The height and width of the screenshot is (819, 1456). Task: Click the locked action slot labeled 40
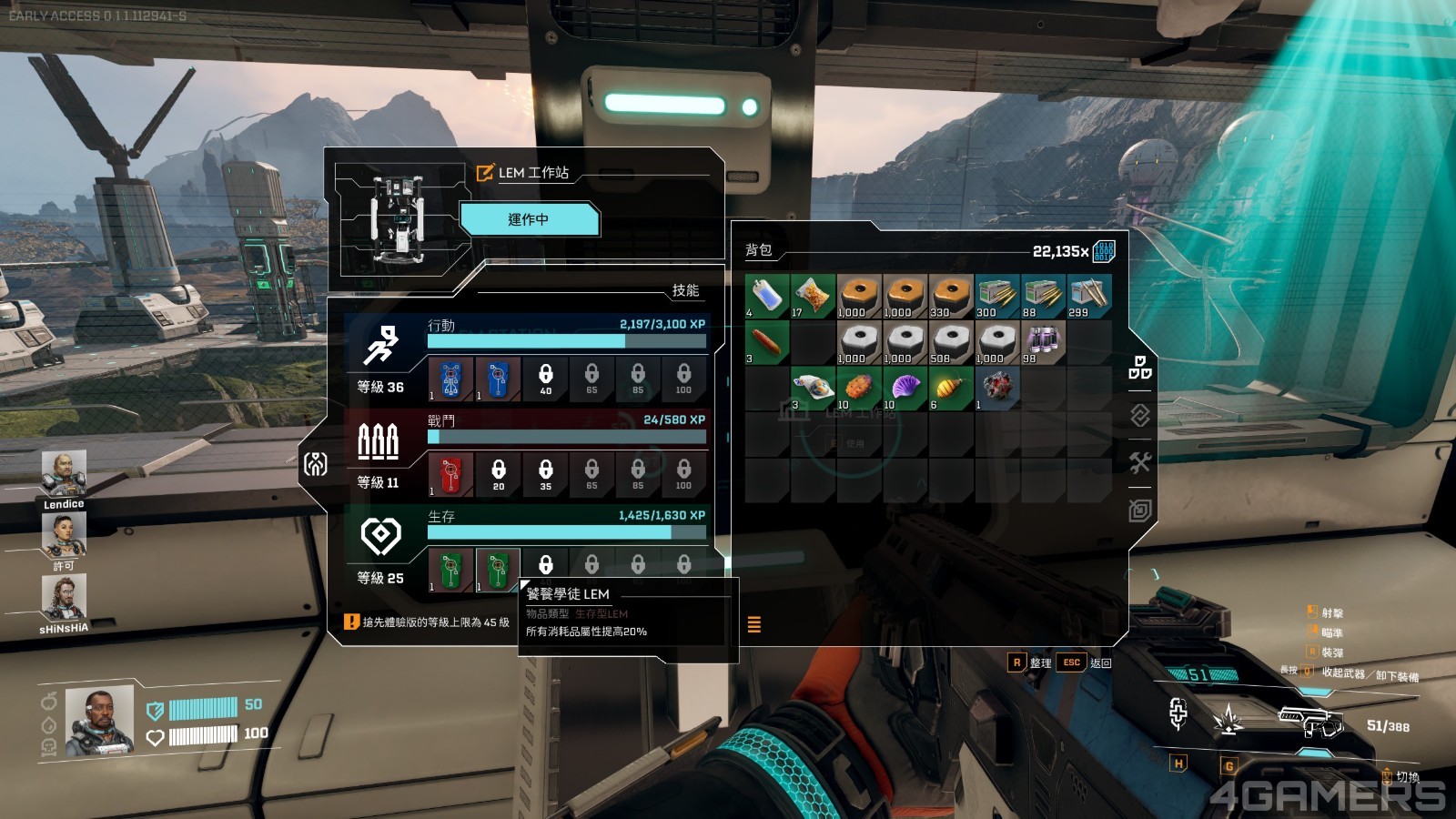coord(545,379)
